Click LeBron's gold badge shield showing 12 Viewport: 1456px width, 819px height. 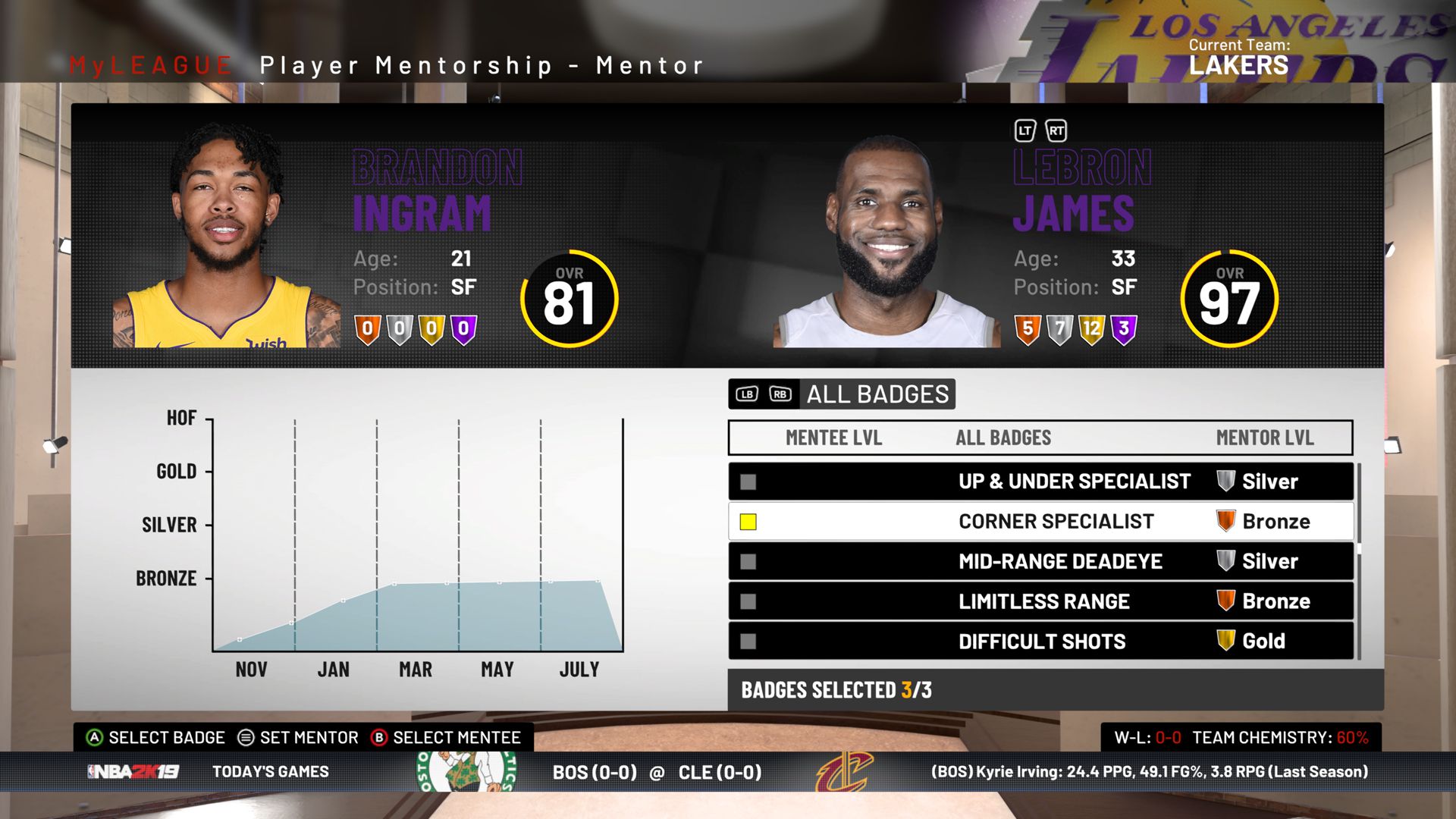(x=1092, y=330)
